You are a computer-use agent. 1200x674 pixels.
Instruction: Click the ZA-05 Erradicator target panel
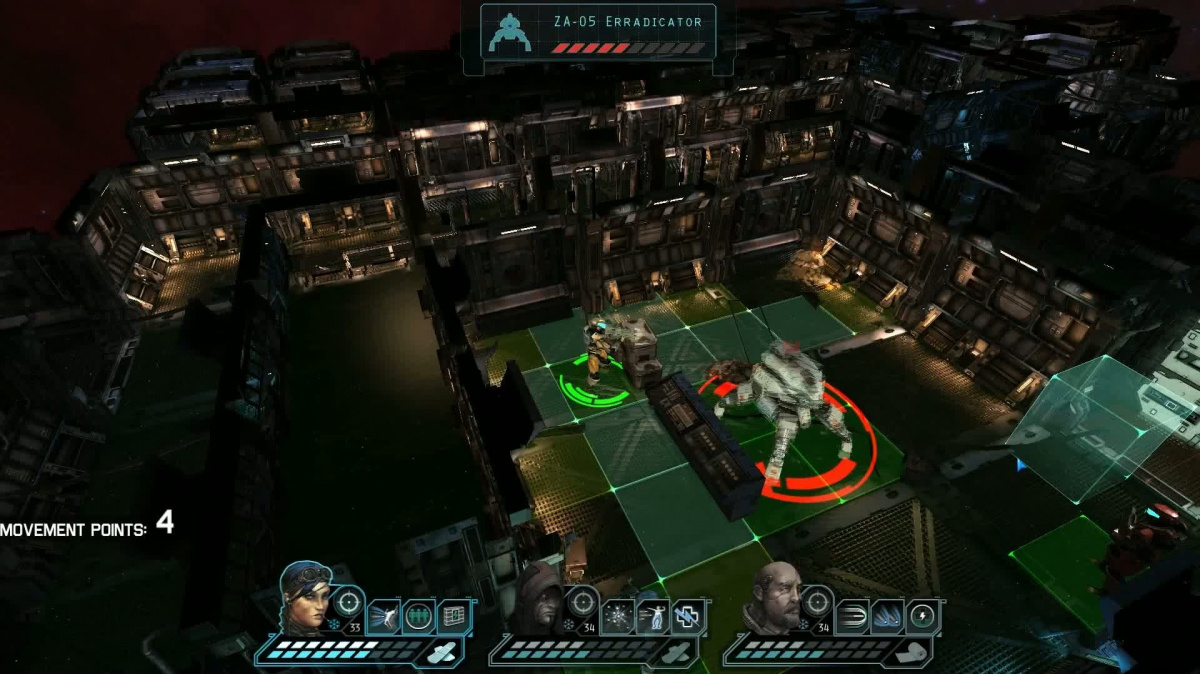coord(598,32)
